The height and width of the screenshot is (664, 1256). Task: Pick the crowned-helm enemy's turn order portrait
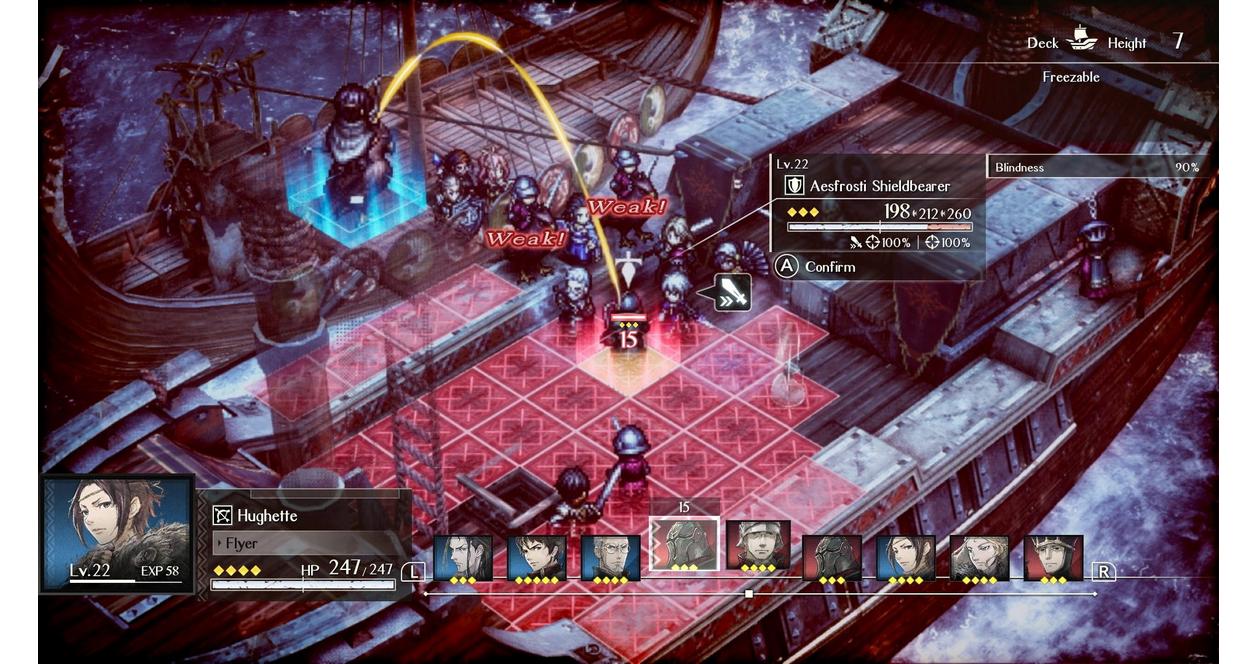point(1053,558)
